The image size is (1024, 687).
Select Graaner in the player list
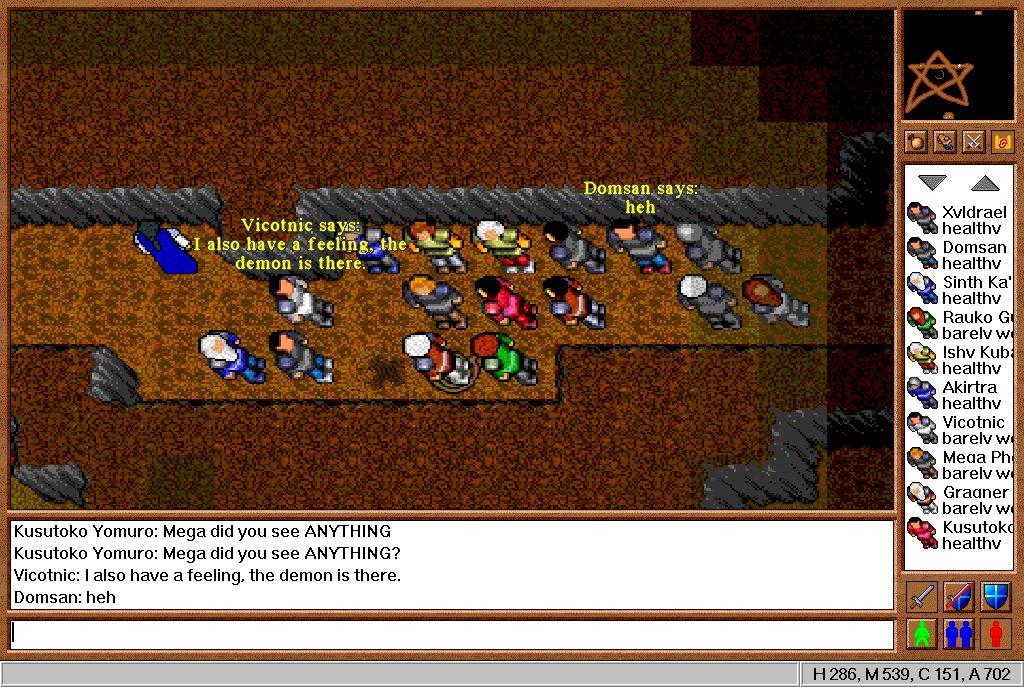959,499
